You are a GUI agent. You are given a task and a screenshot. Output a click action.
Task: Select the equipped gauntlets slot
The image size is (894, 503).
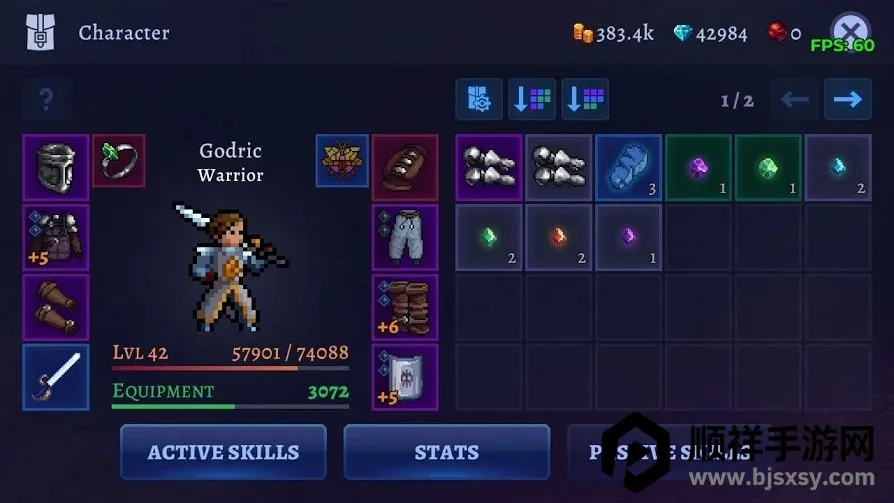click(55, 307)
